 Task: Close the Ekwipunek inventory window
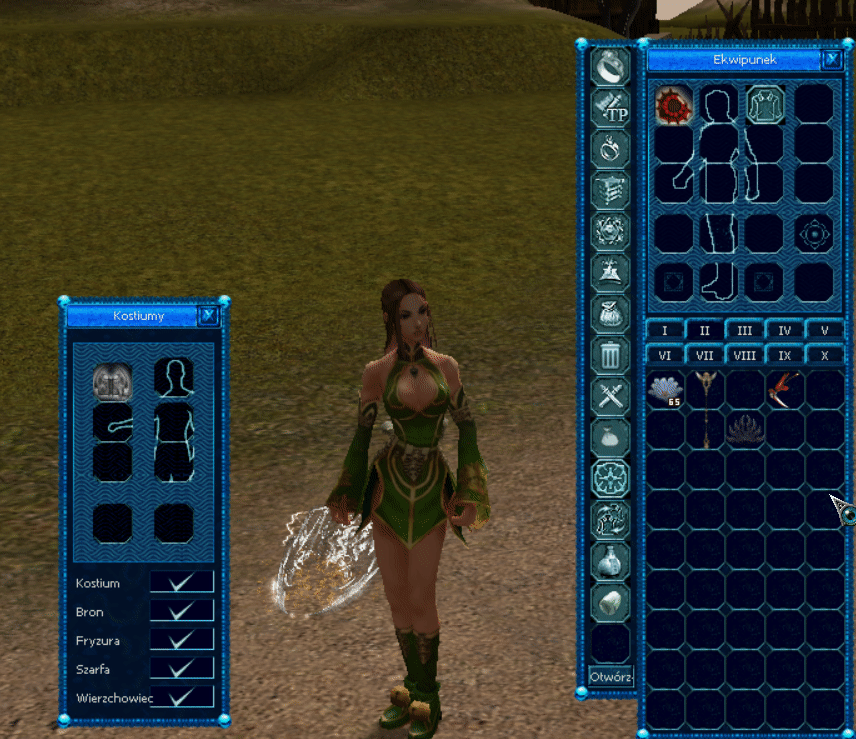pos(832,59)
